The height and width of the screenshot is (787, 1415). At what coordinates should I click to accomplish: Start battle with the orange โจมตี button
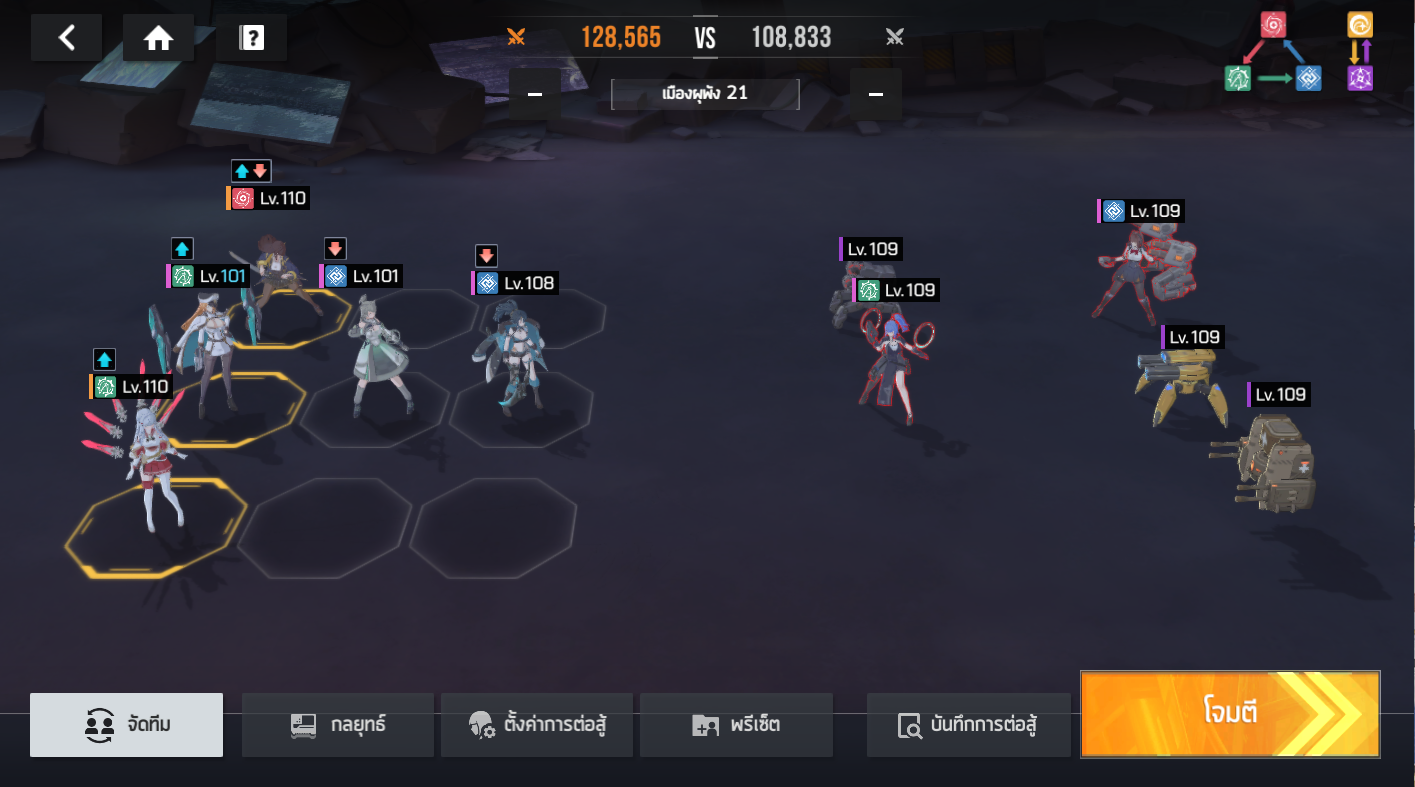[x=1229, y=713]
